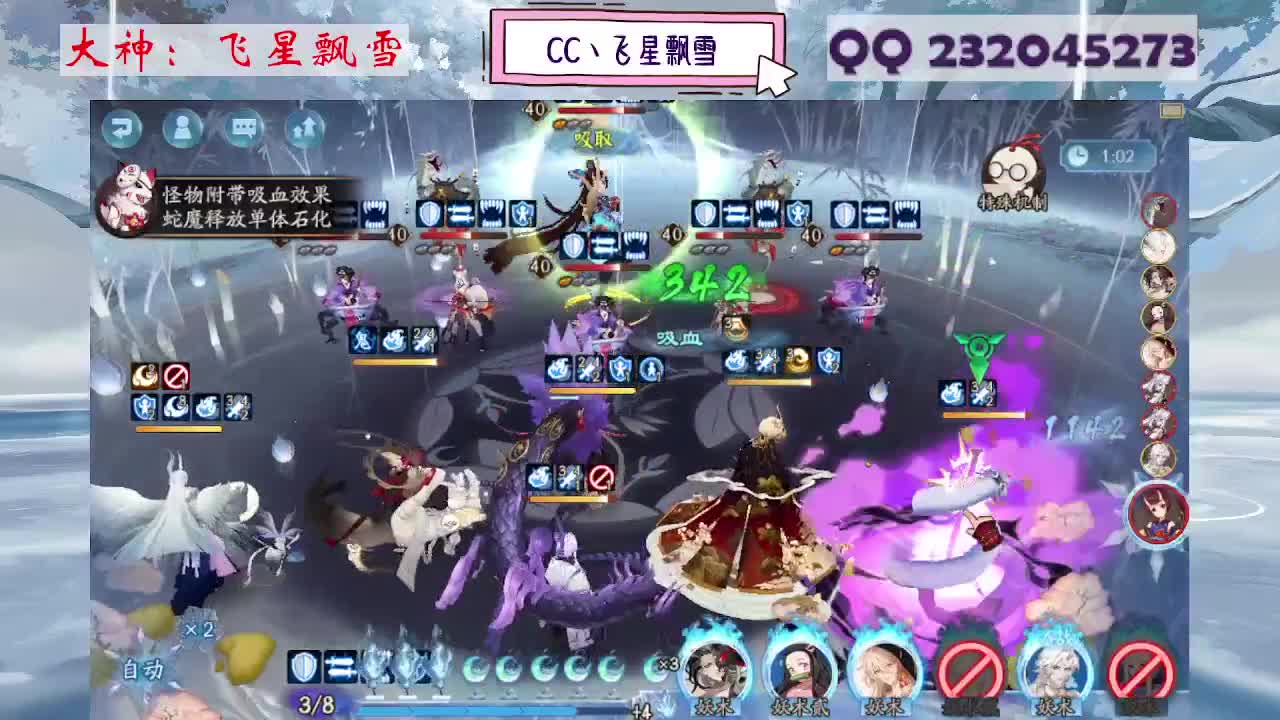
Task: Toggle the banned unit slot at far bottom-right
Action: (x=1140, y=670)
